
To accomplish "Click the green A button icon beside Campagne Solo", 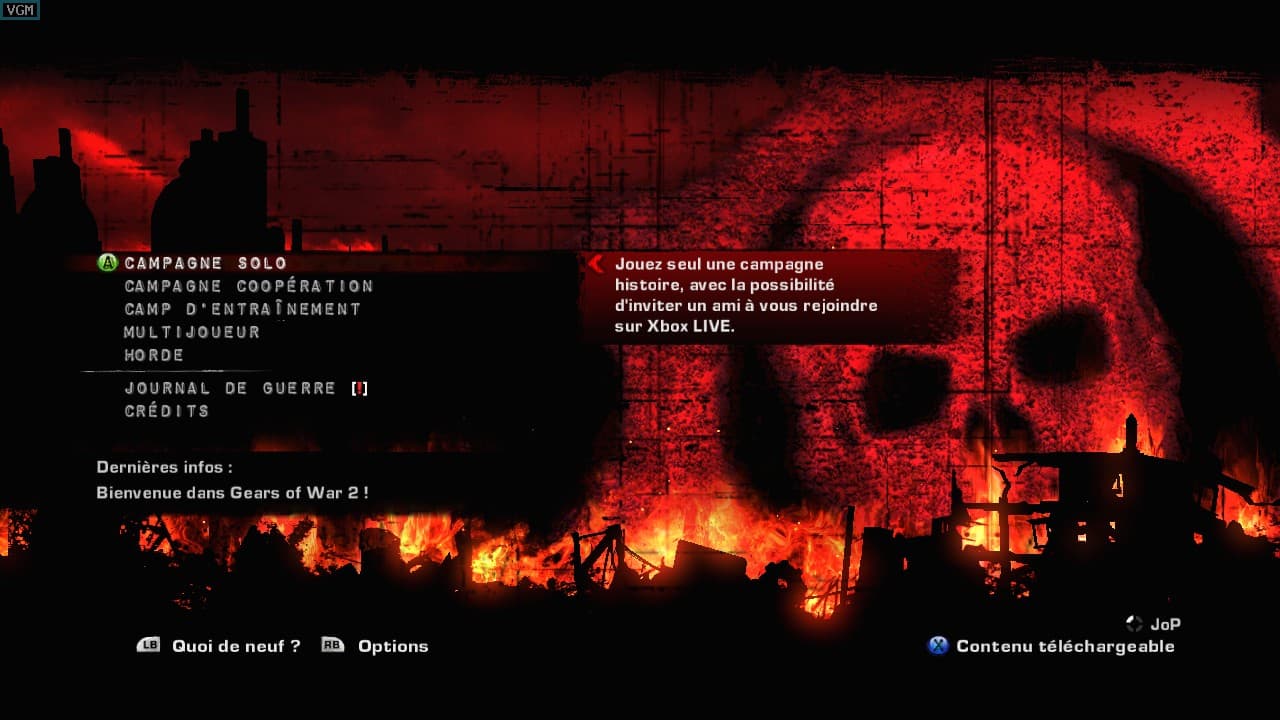I will coord(105,262).
